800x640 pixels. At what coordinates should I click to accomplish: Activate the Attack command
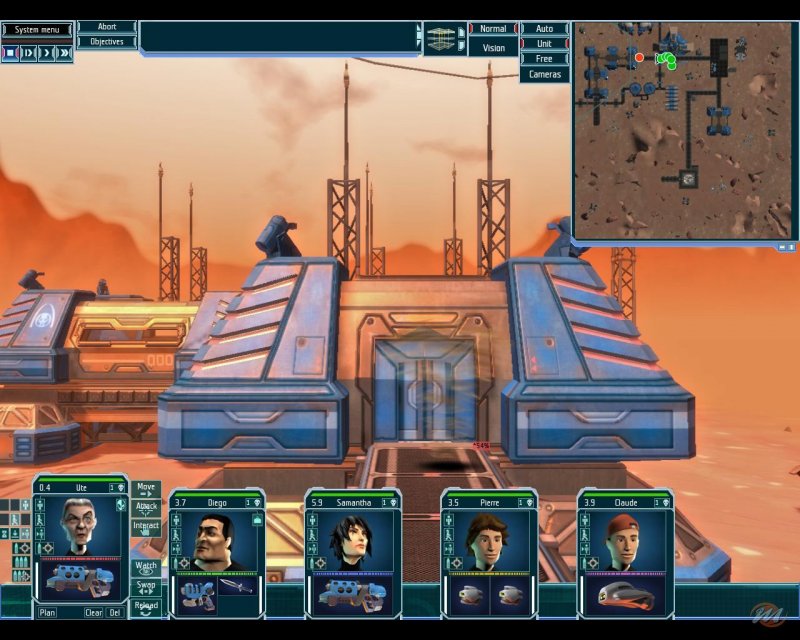click(146, 508)
